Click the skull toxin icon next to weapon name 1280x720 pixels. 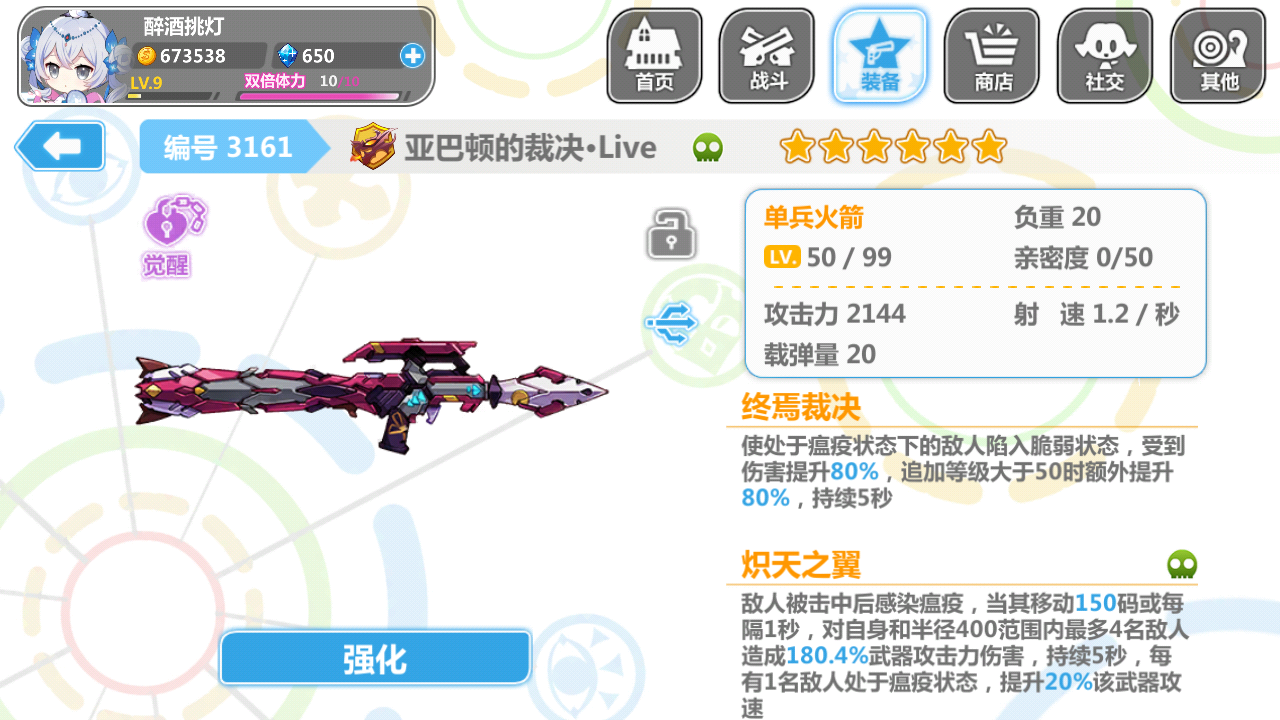pos(707,146)
